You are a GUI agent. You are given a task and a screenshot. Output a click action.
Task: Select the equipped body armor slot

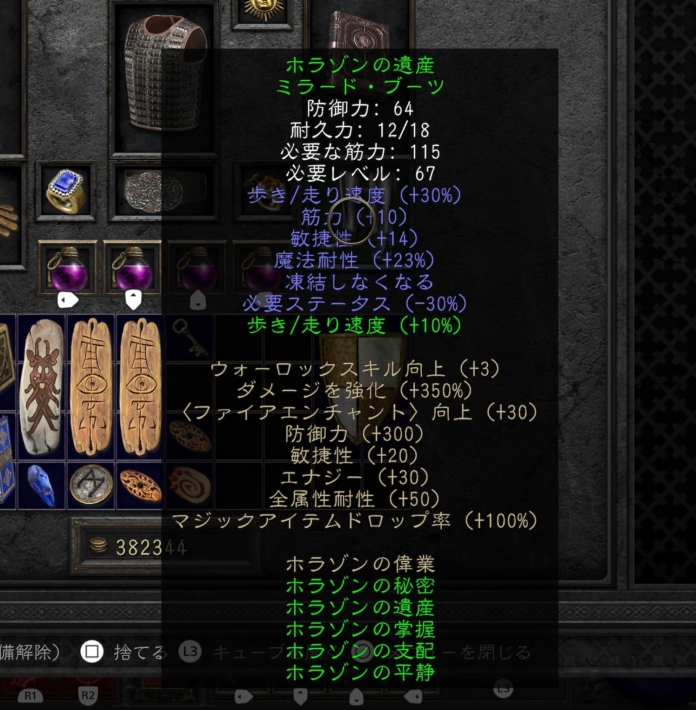coord(162,73)
